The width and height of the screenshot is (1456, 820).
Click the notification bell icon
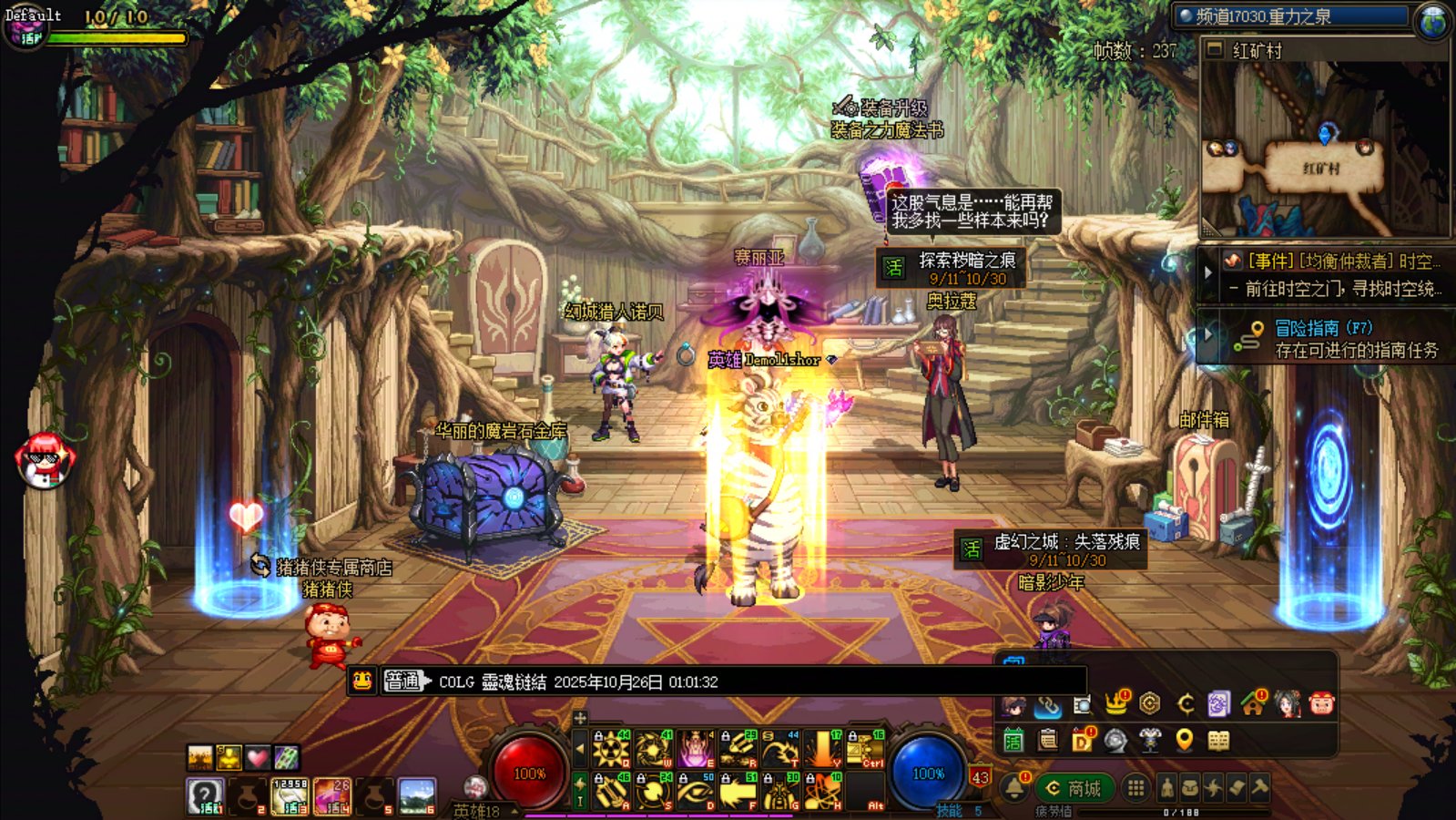point(1014,787)
